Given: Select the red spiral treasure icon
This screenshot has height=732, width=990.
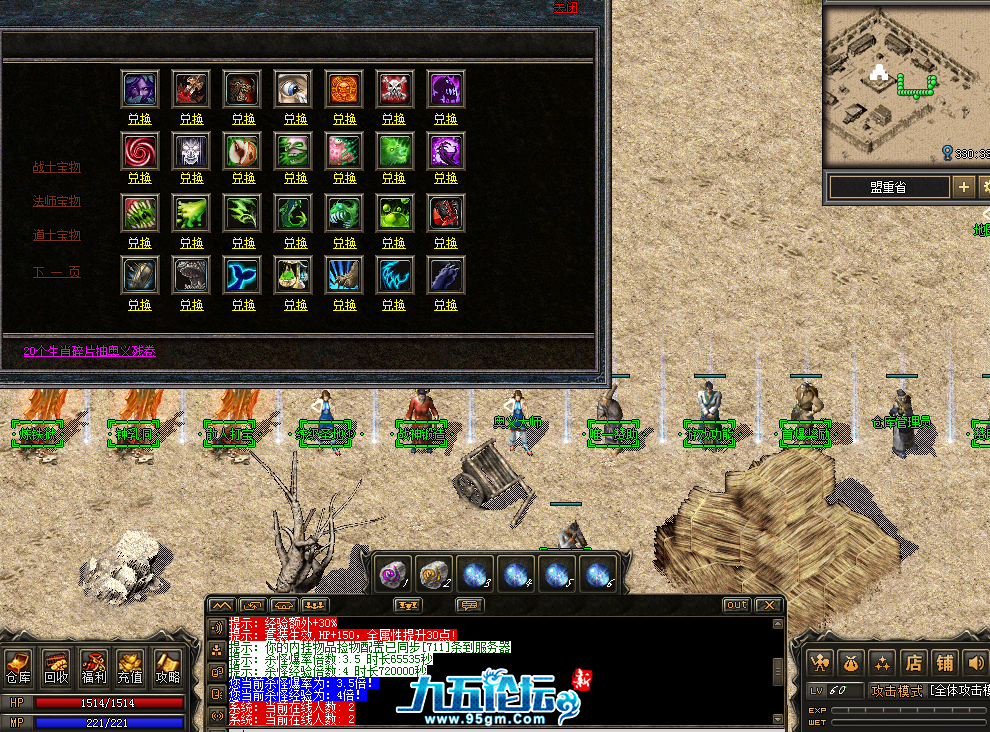Looking at the screenshot, I should click(x=139, y=151).
